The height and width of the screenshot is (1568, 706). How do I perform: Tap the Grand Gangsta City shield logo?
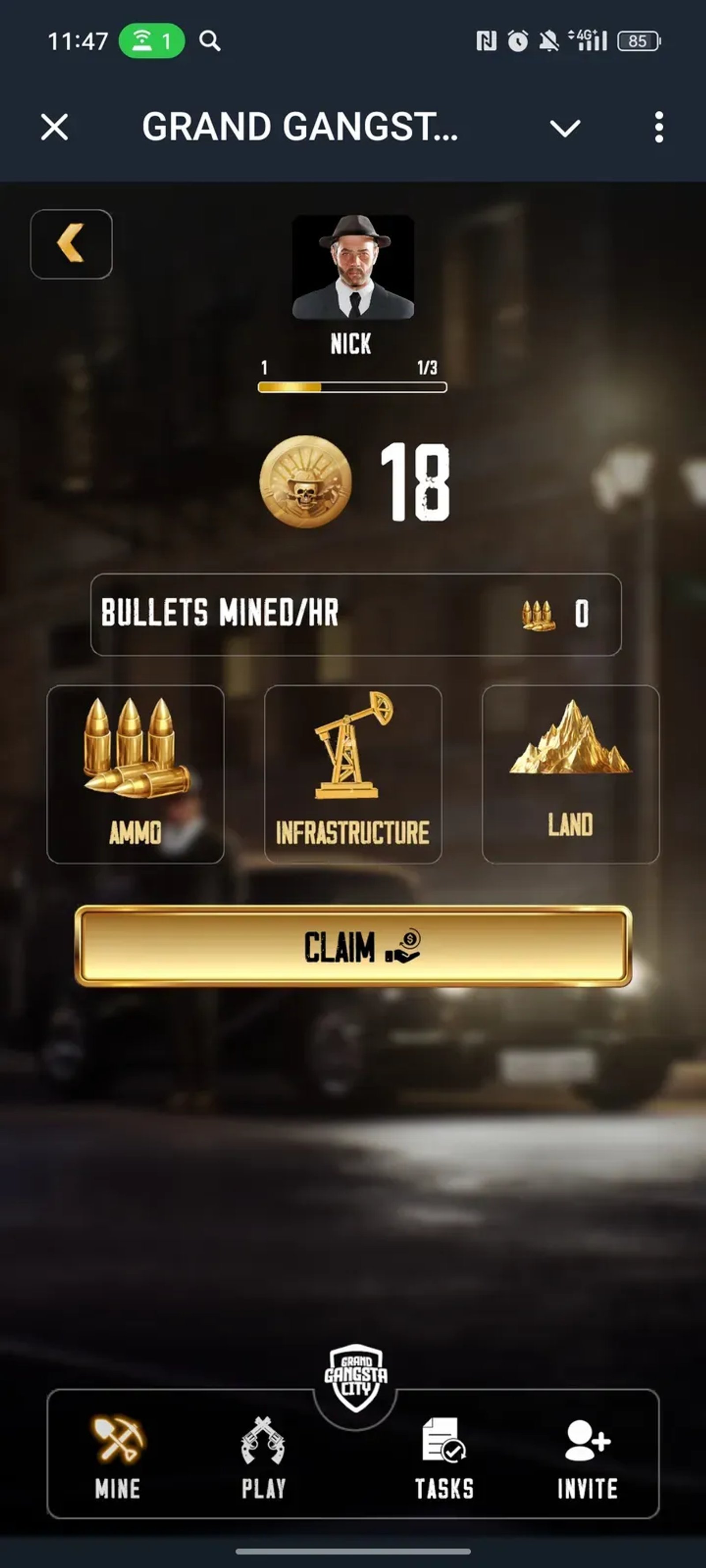tap(356, 1378)
